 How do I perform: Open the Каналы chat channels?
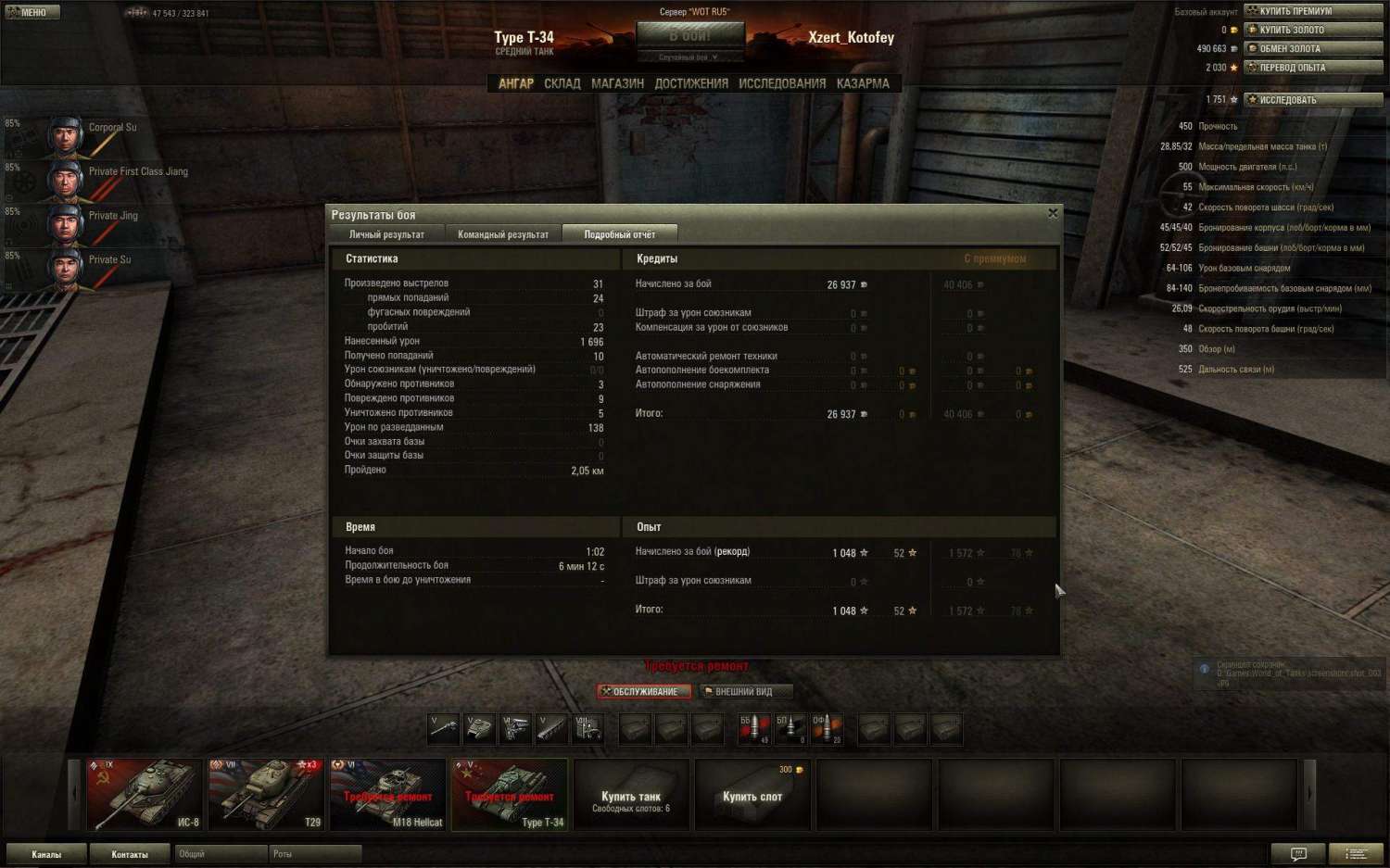coord(46,854)
